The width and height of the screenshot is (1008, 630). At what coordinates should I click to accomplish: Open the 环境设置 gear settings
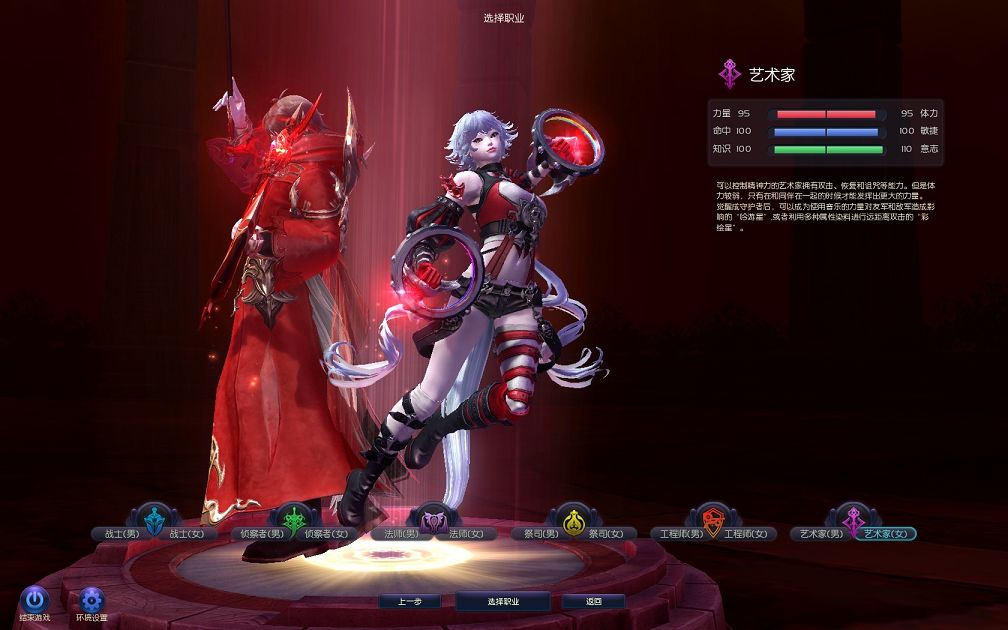[x=92, y=599]
